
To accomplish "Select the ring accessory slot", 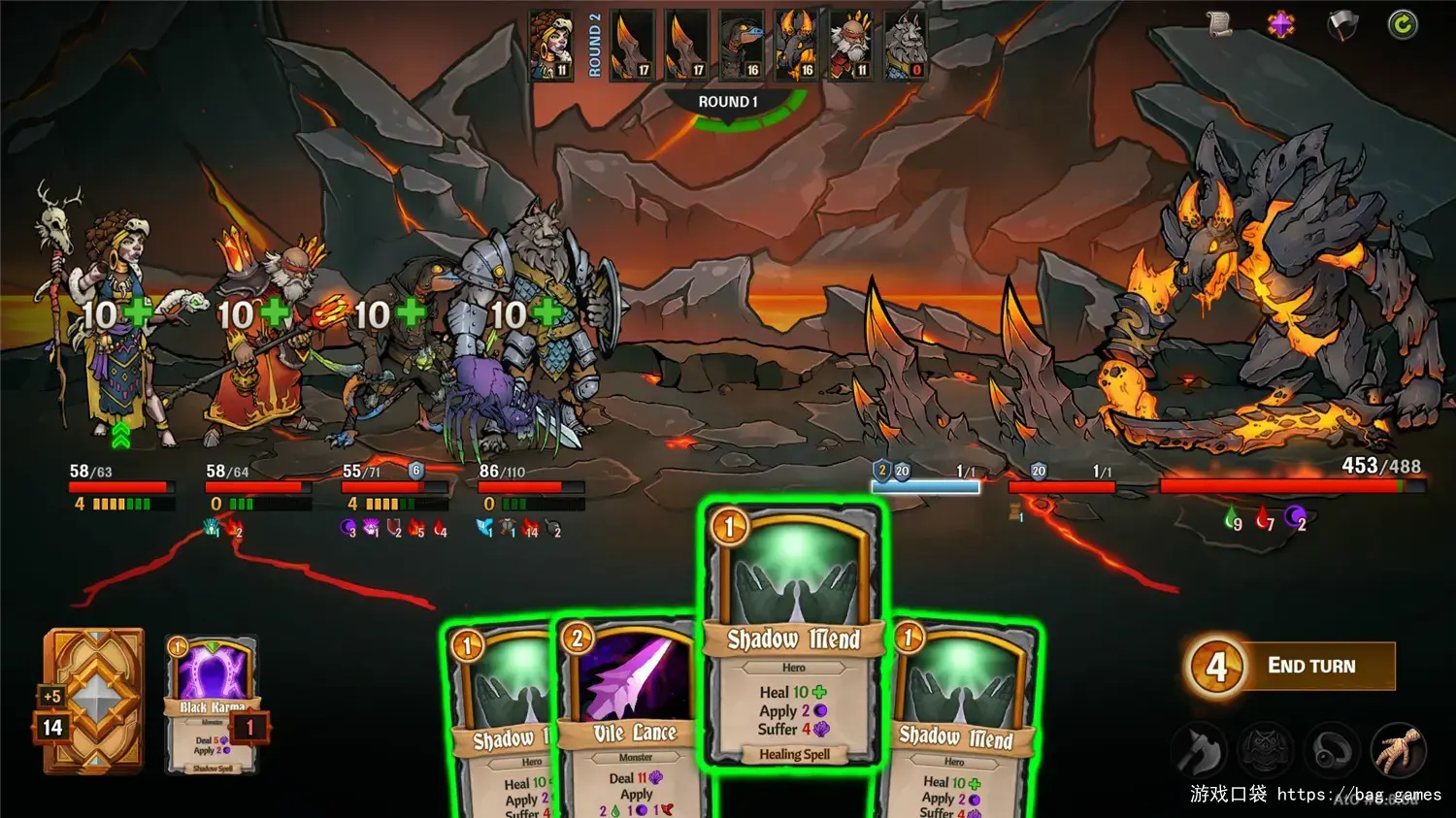I will coord(1332,749).
